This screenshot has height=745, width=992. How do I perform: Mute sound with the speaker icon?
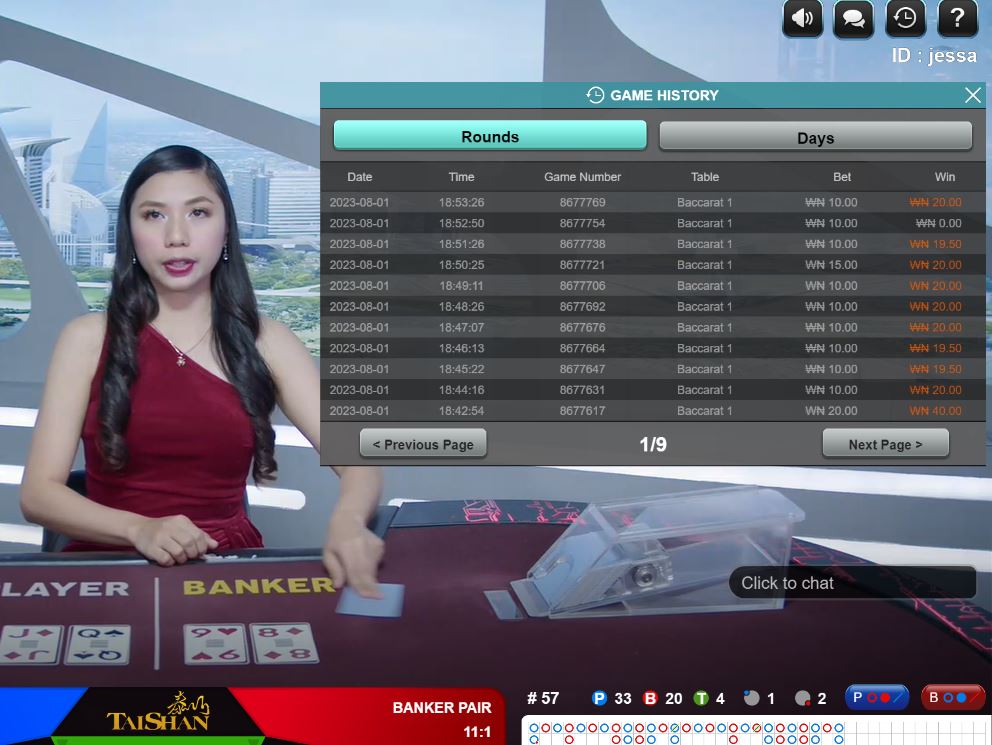802,18
